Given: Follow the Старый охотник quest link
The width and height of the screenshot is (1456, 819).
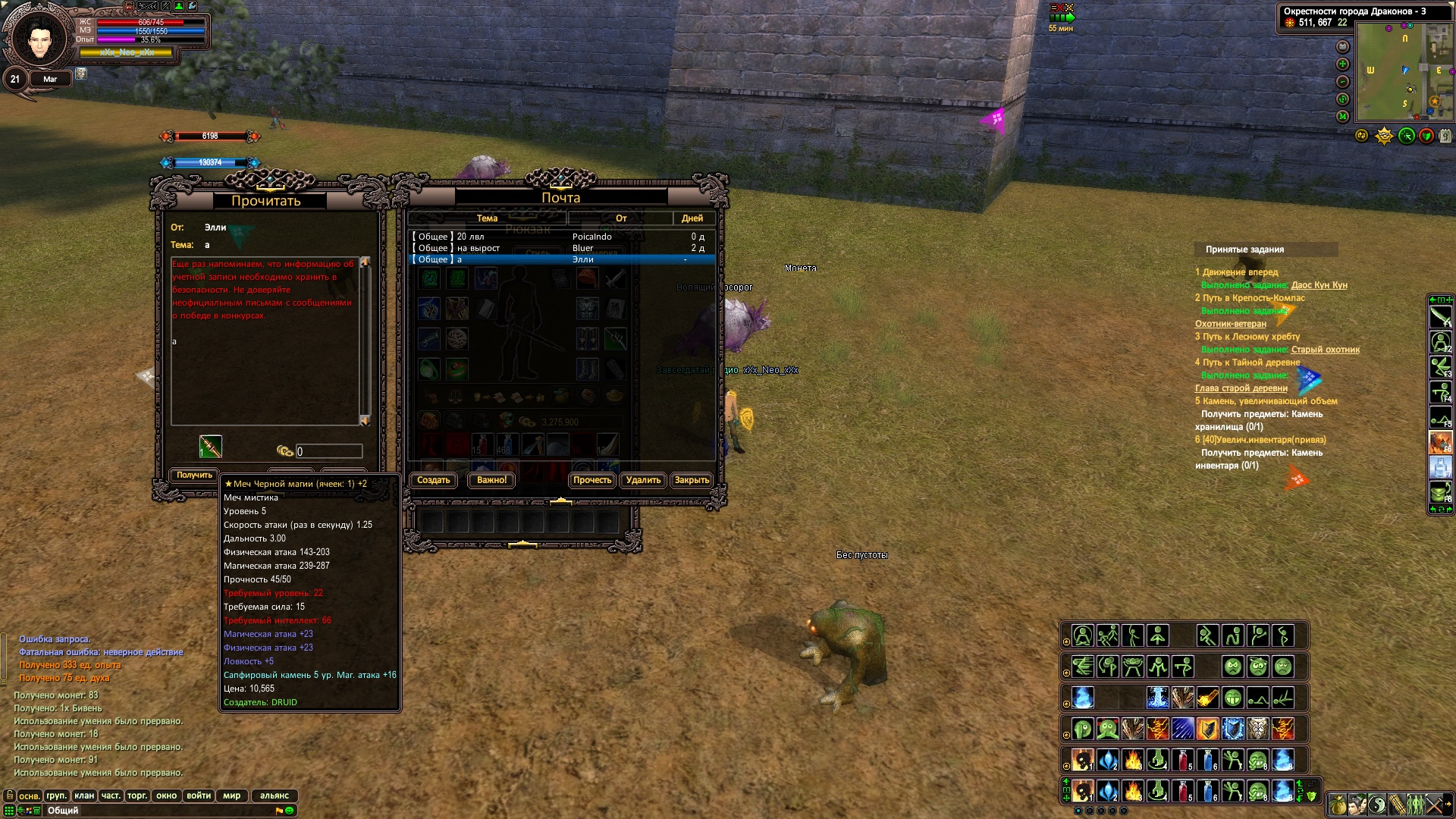Looking at the screenshot, I should [x=1325, y=350].
